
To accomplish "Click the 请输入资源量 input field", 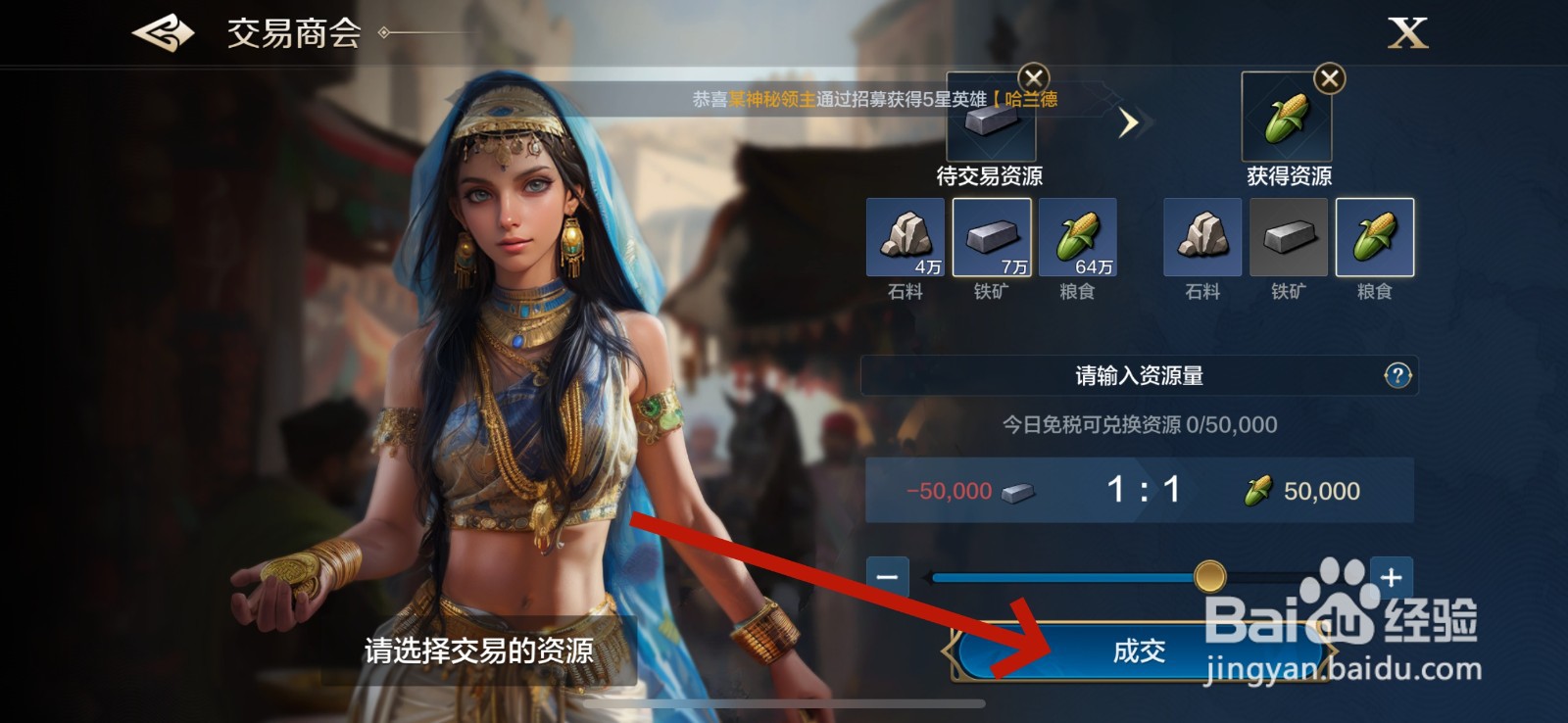I will click(x=1137, y=374).
